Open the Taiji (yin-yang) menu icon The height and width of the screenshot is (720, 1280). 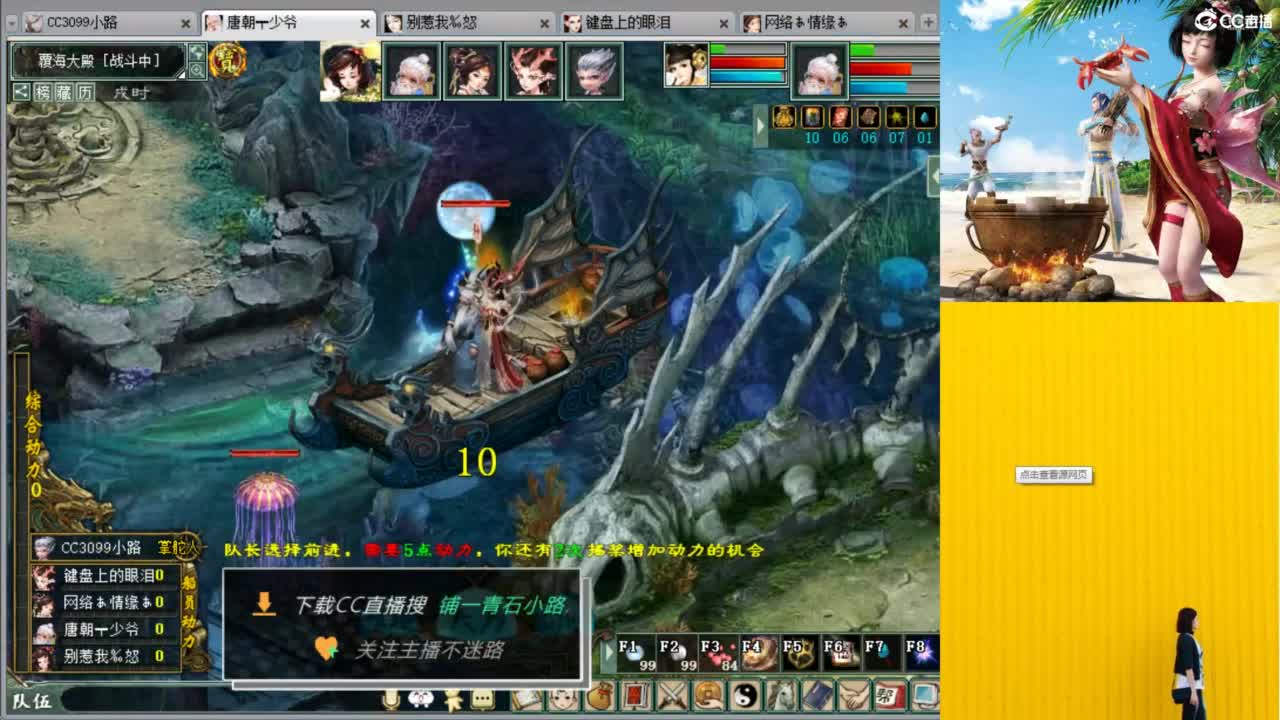tap(743, 696)
